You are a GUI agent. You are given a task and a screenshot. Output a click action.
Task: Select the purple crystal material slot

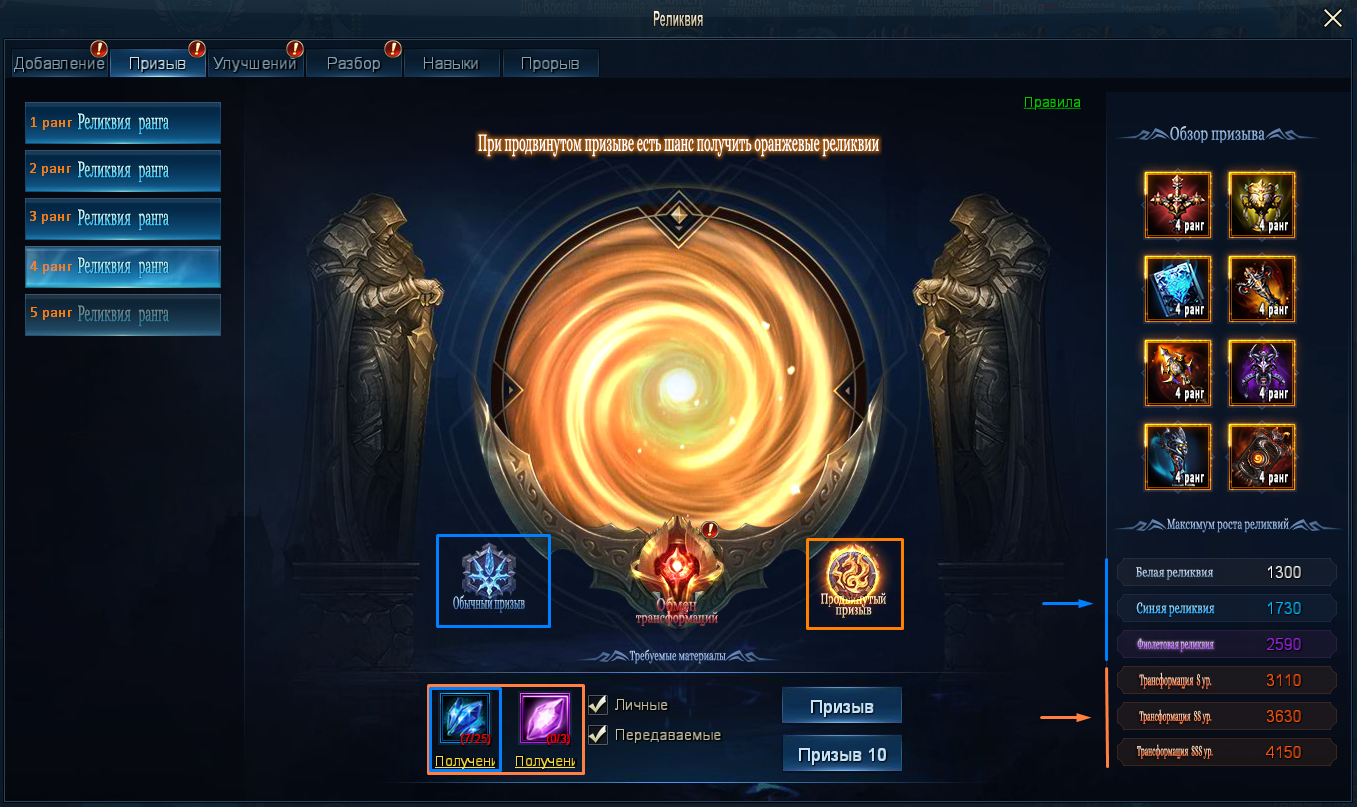[x=544, y=719]
